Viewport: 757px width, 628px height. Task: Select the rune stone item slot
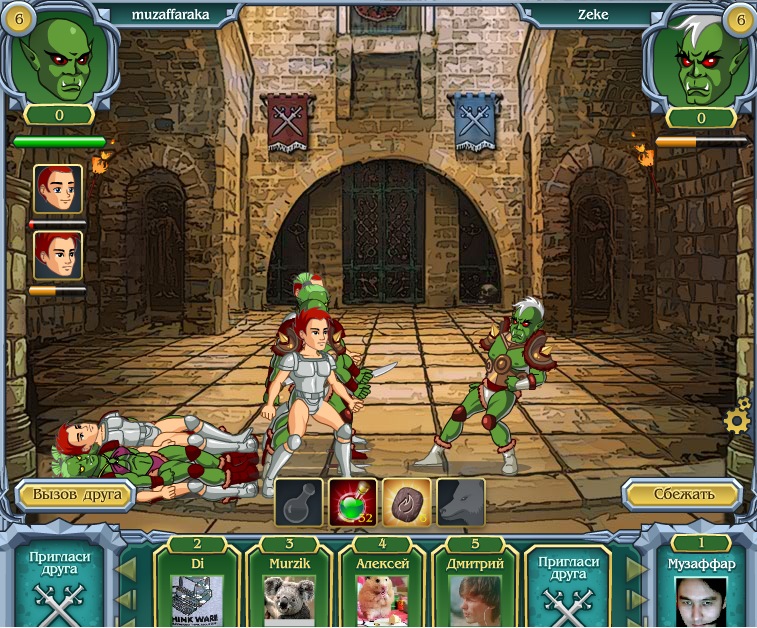(407, 502)
